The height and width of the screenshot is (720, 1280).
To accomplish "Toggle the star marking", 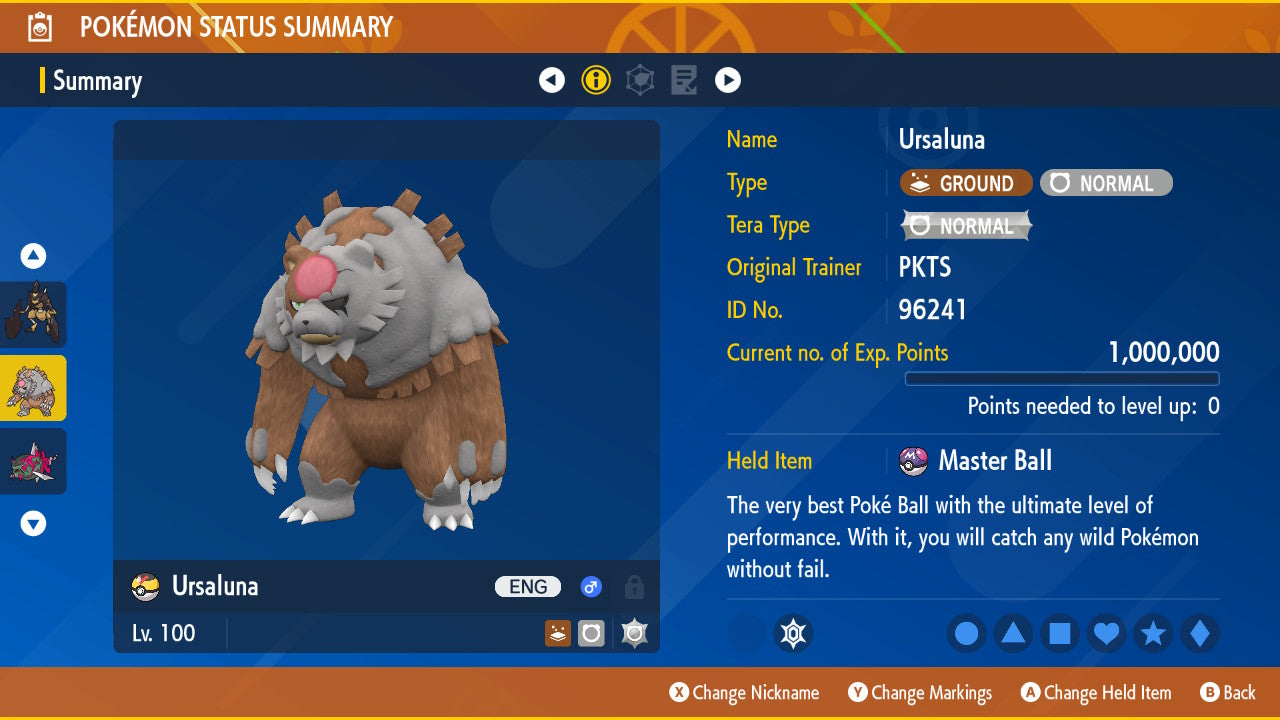I will tap(1153, 634).
